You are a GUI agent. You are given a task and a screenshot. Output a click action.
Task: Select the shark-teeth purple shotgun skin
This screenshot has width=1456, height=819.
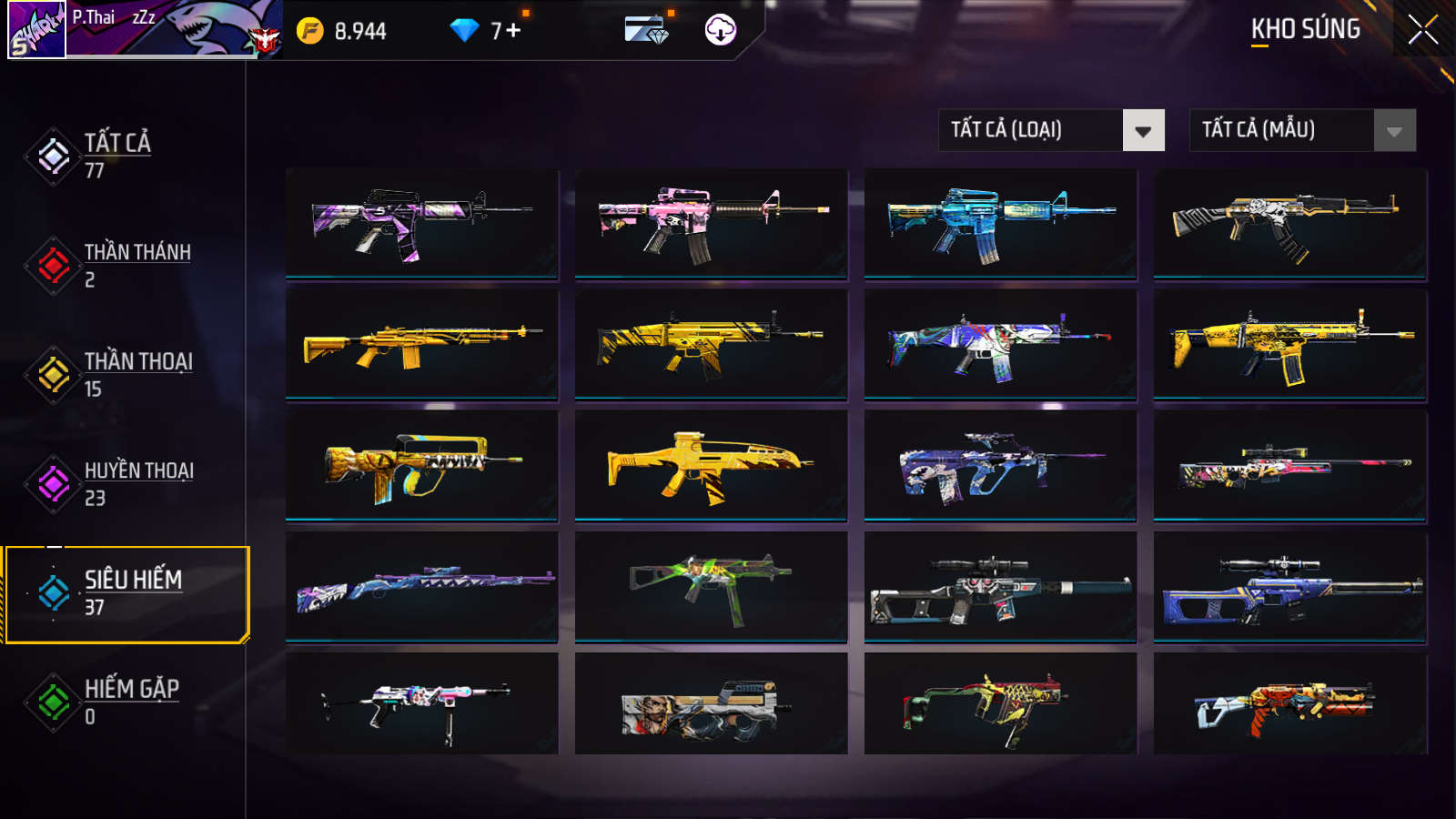click(421, 586)
